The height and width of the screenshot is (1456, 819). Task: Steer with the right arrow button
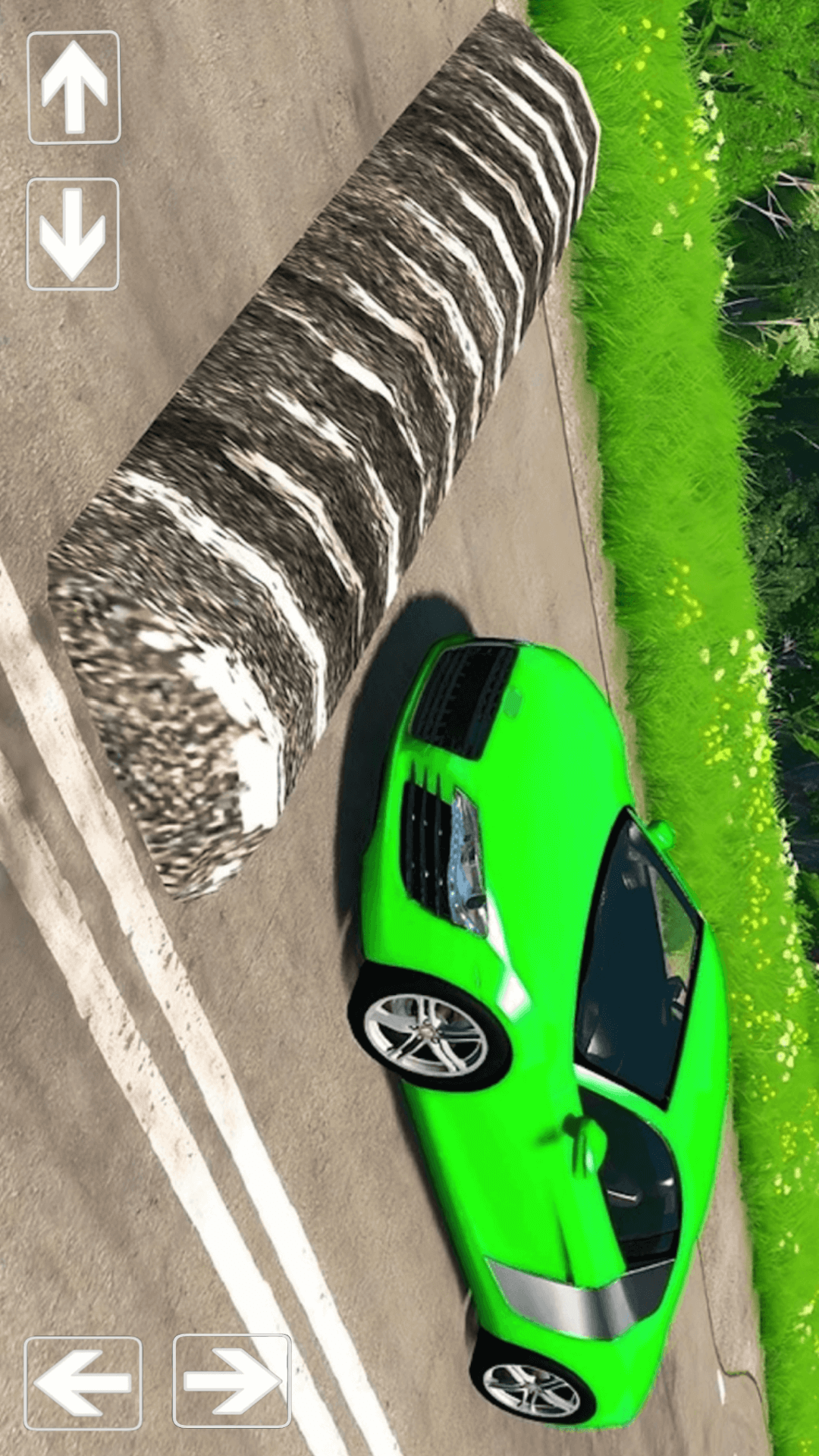[232, 1380]
